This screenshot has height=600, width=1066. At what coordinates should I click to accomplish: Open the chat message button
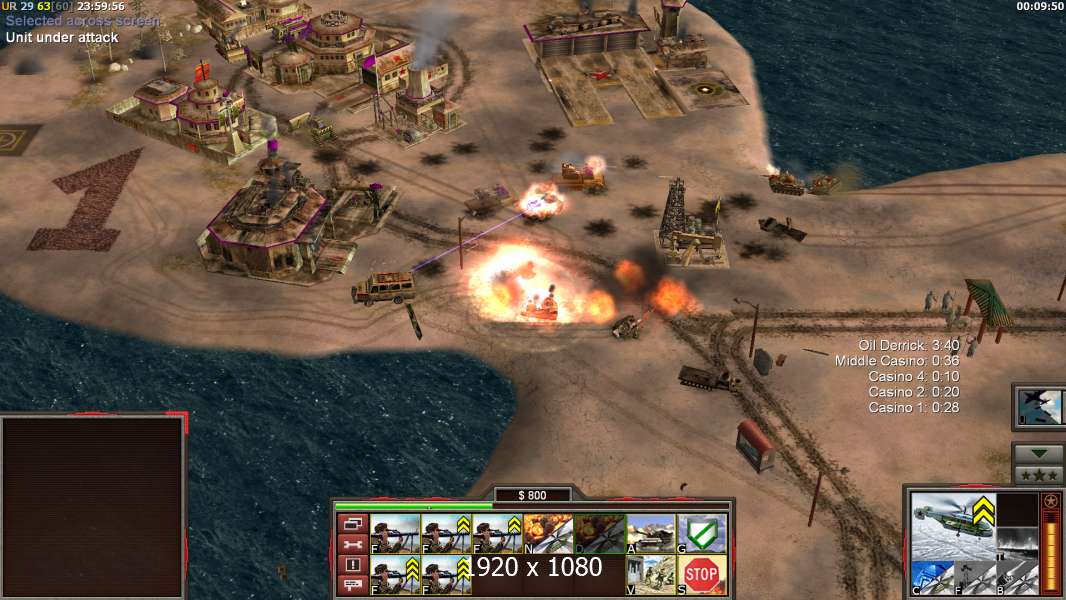click(x=353, y=585)
